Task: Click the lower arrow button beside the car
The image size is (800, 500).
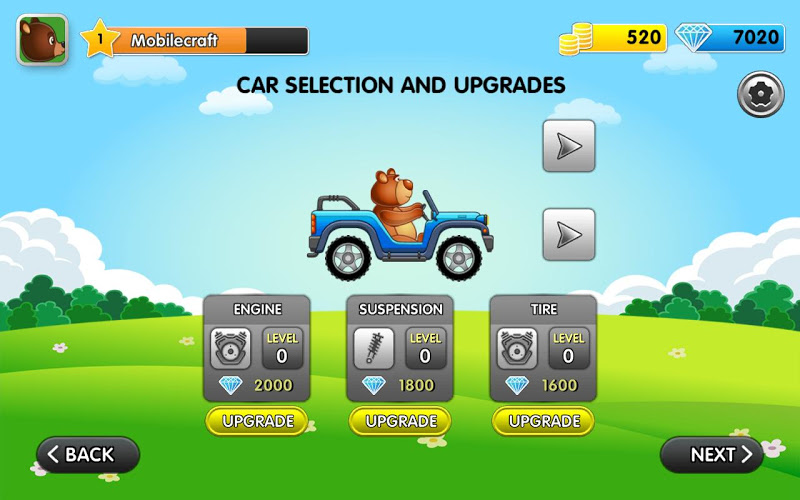Action: coord(569,234)
